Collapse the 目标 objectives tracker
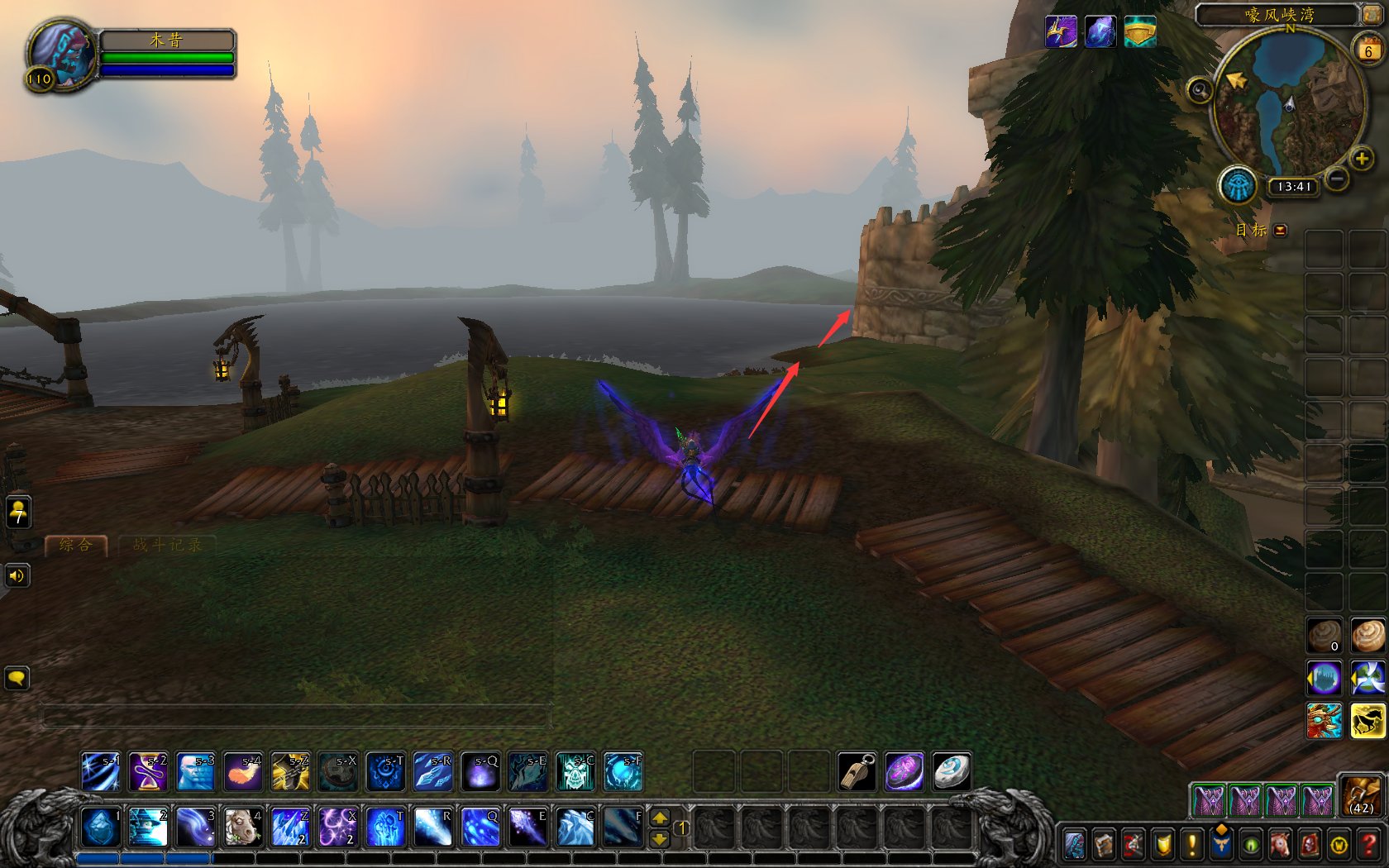The width and height of the screenshot is (1389, 868). [1281, 231]
